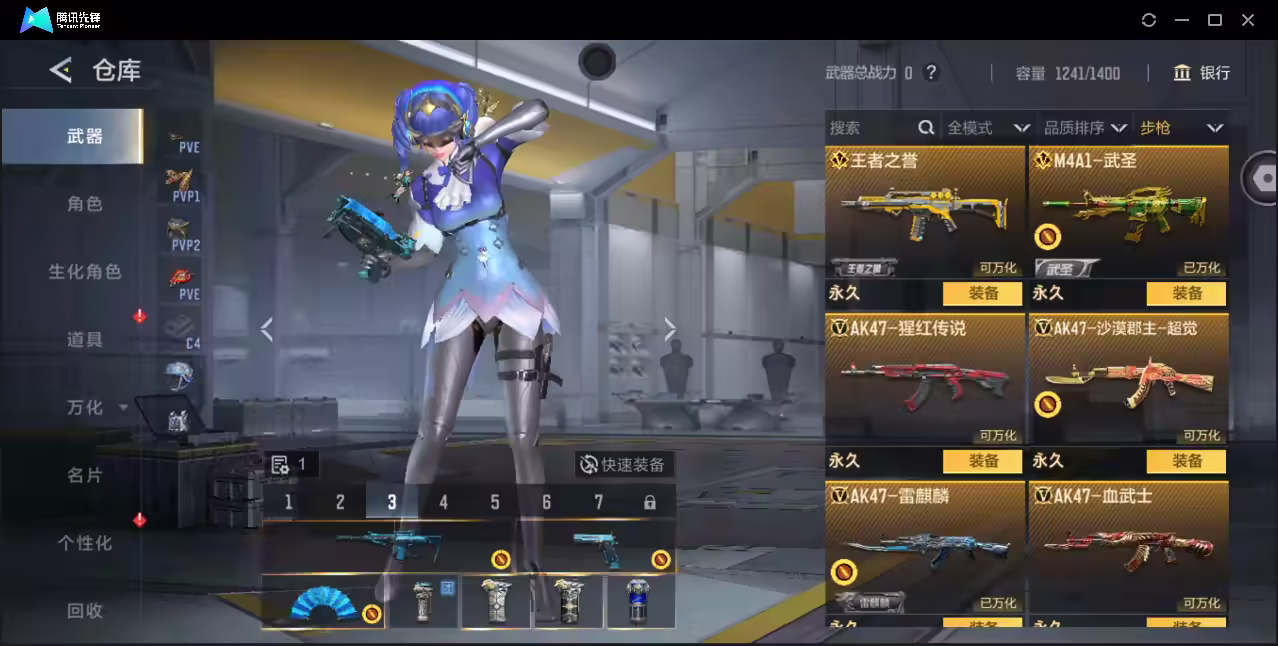Equip the M4A1-武圣 rifle
1278x646 pixels.
pyautogui.click(x=1186, y=294)
